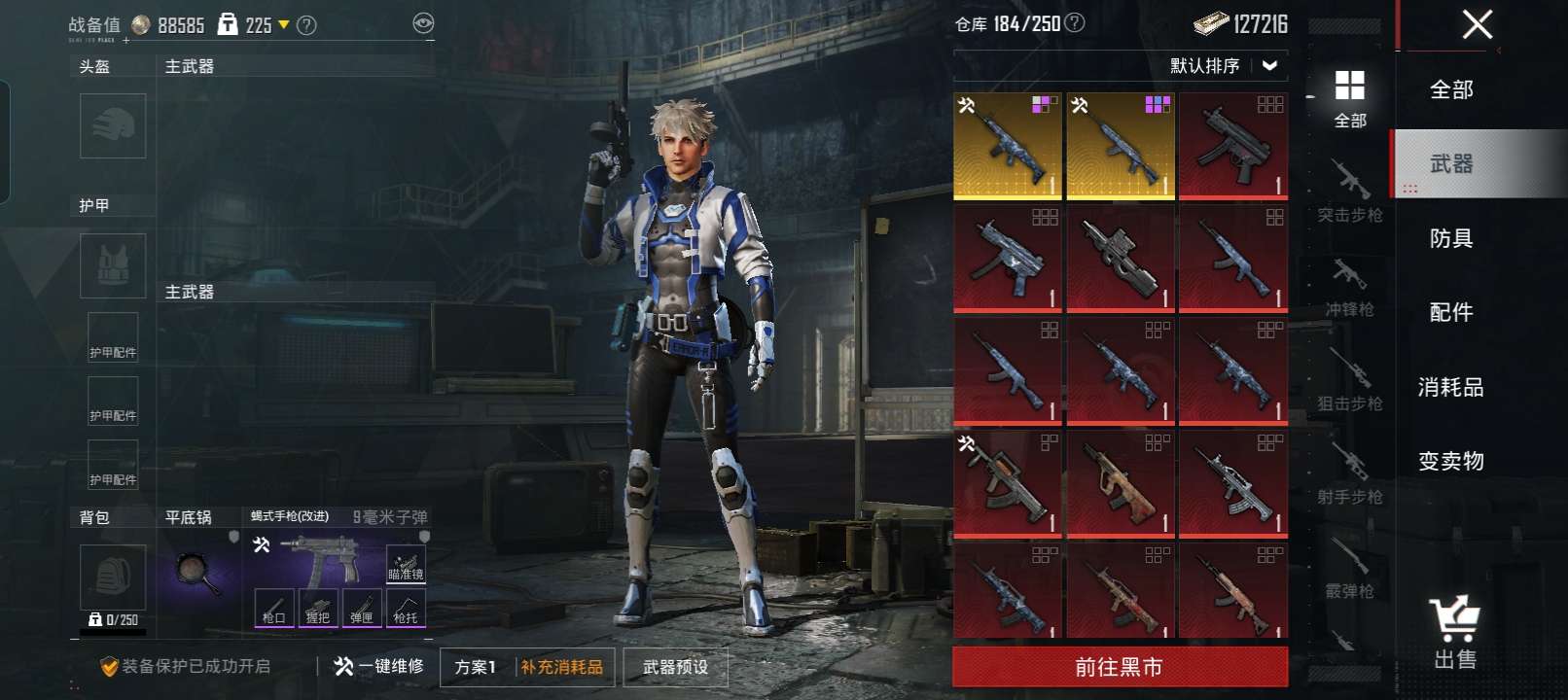Switch to the 全部 category tab
Screen dimensions: 1568x700
(x=1450, y=90)
